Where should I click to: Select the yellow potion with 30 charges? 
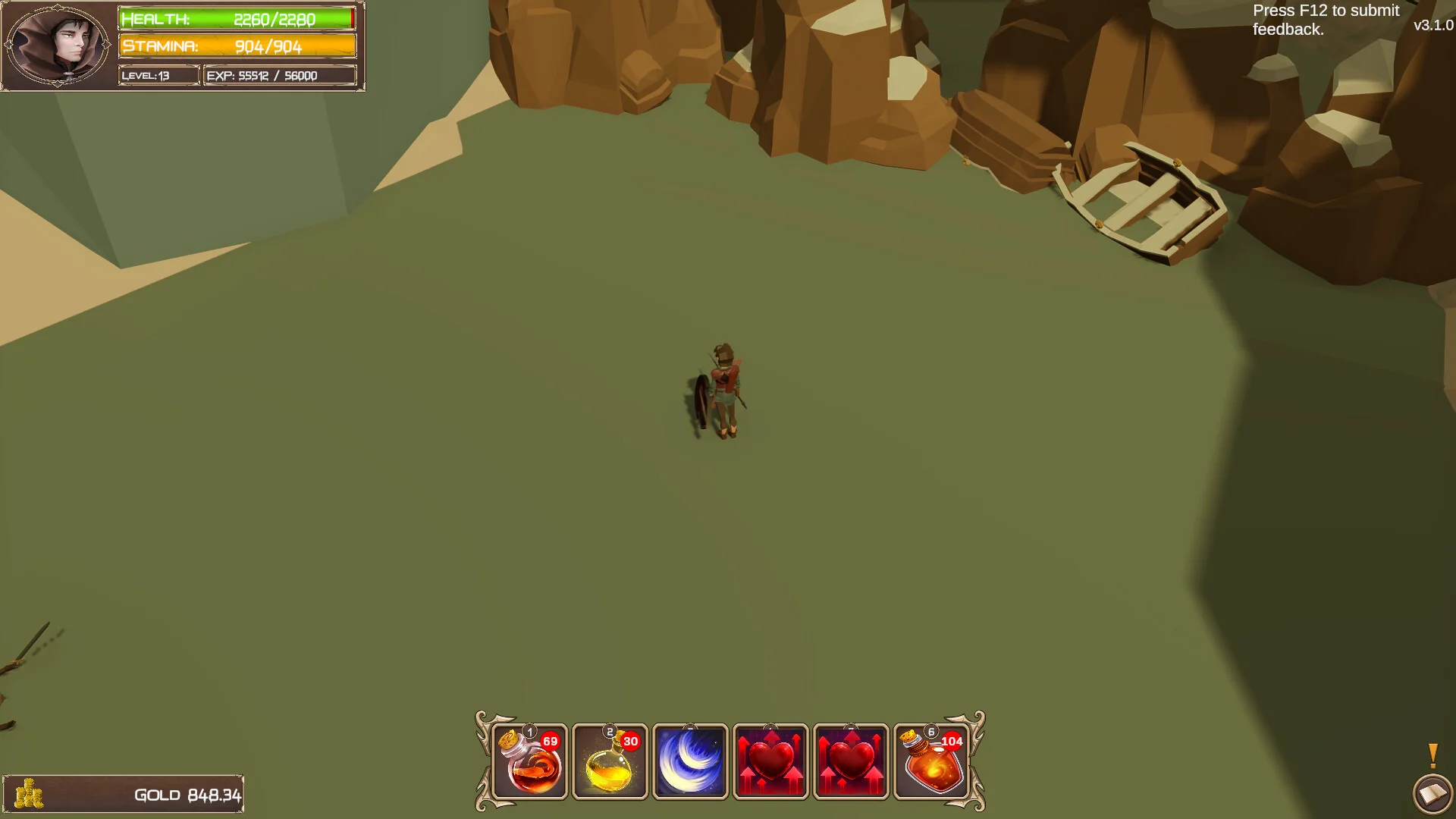(x=610, y=762)
